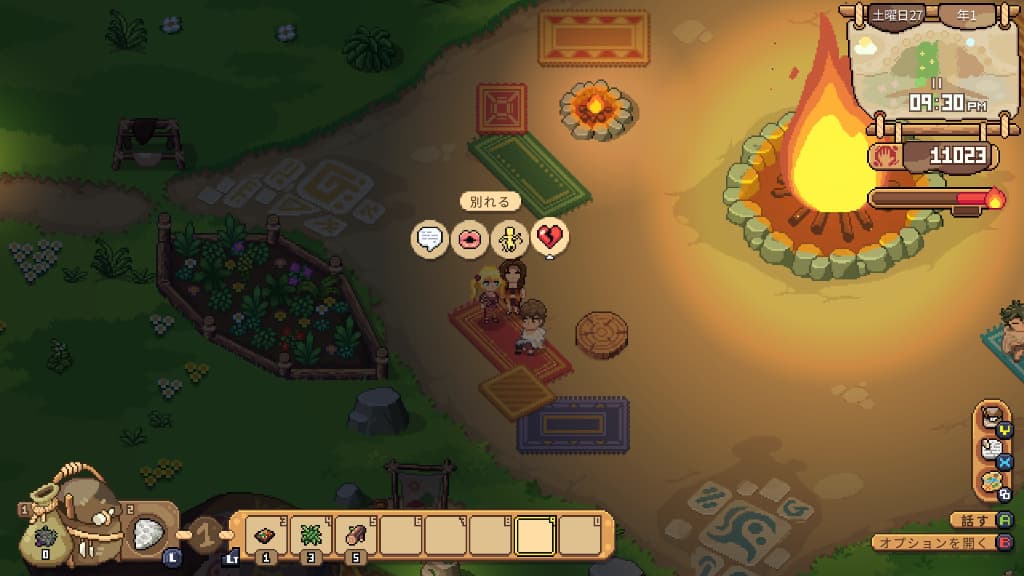Screen dimensions: 1024x576
Task: Select the green herb hotbar slot
Action: click(311, 535)
